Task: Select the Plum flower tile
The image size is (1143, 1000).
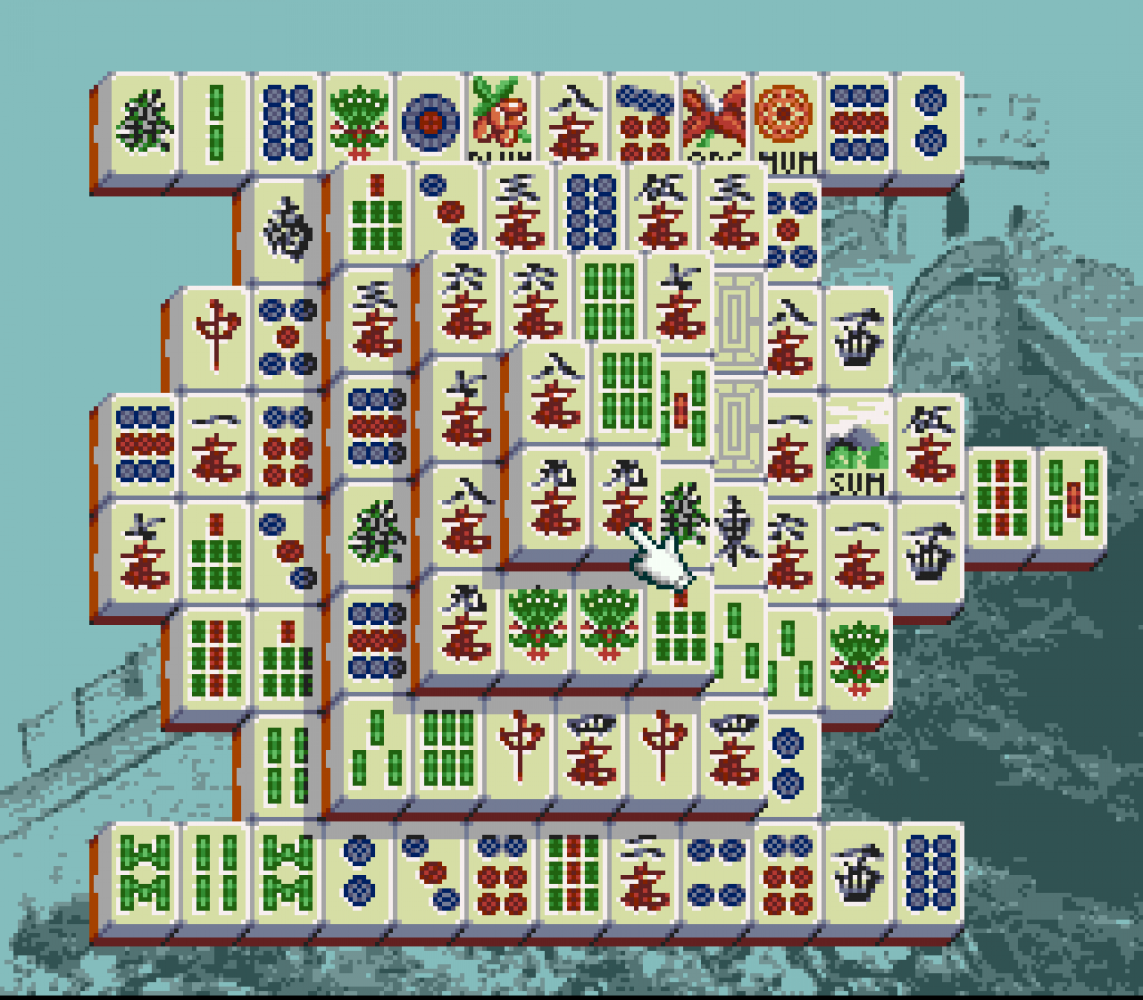Action: click(502, 121)
